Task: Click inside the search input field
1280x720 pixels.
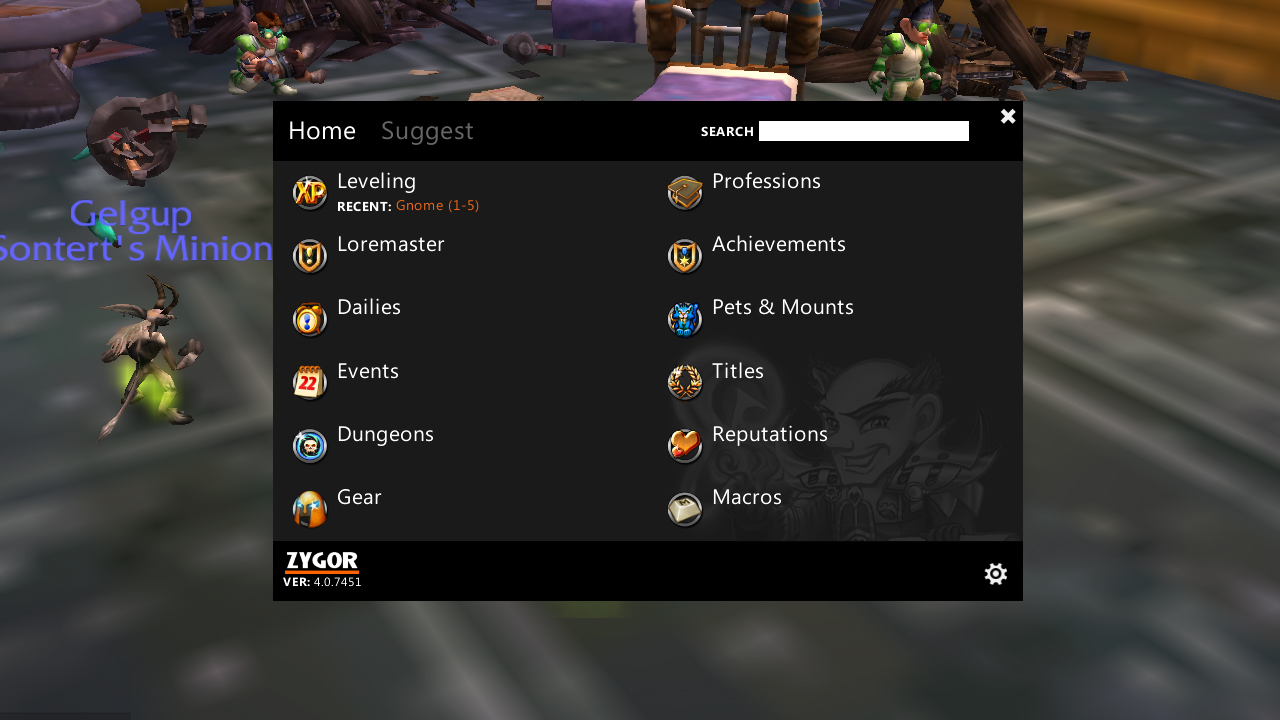Action: pos(863,130)
